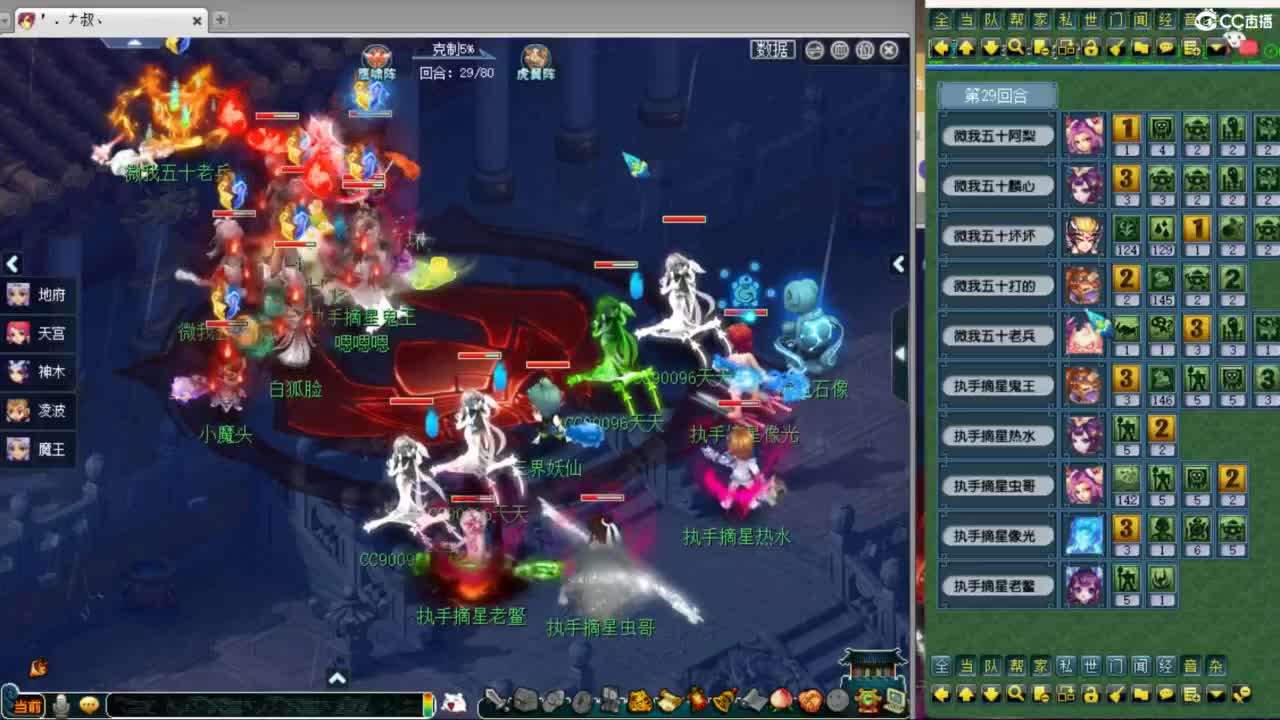Click the chevron dropdown arrow in chat toolbar
Viewport: 1280px width, 720px height.
point(1217,48)
